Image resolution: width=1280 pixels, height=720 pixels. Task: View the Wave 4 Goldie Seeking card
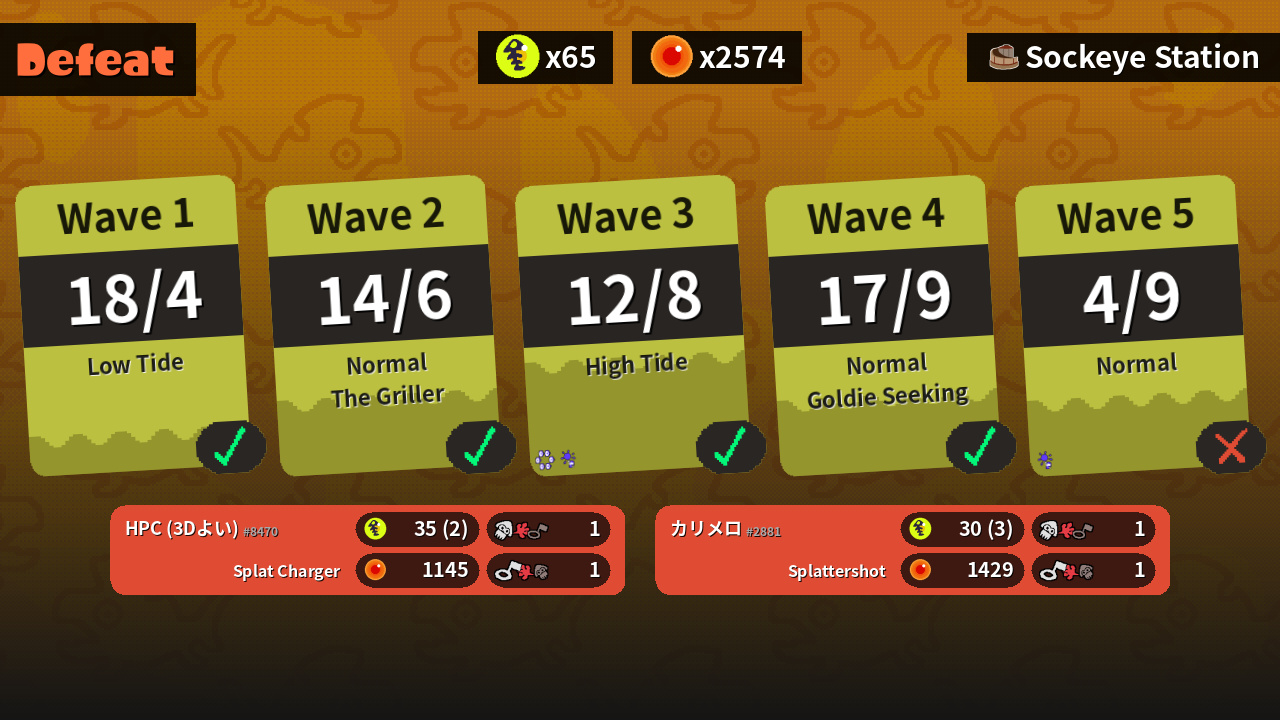click(x=883, y=325)
